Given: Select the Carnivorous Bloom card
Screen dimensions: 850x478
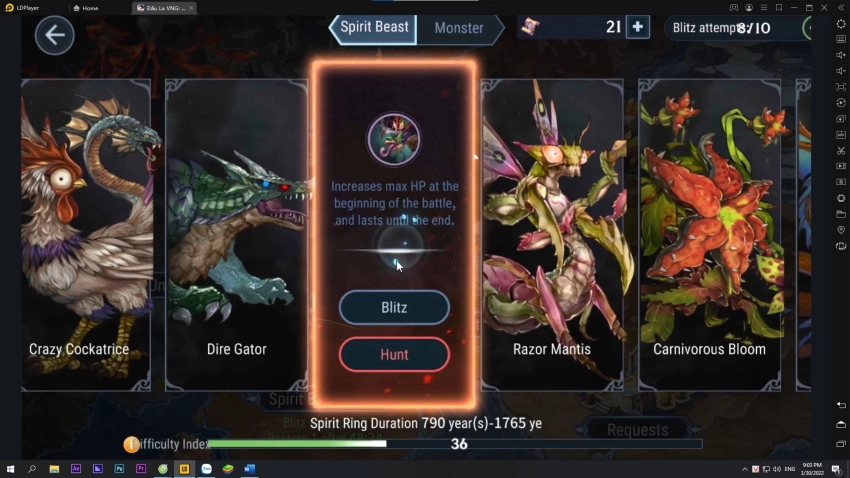Looking at the screenshot, I should click(x=709, y=235).
